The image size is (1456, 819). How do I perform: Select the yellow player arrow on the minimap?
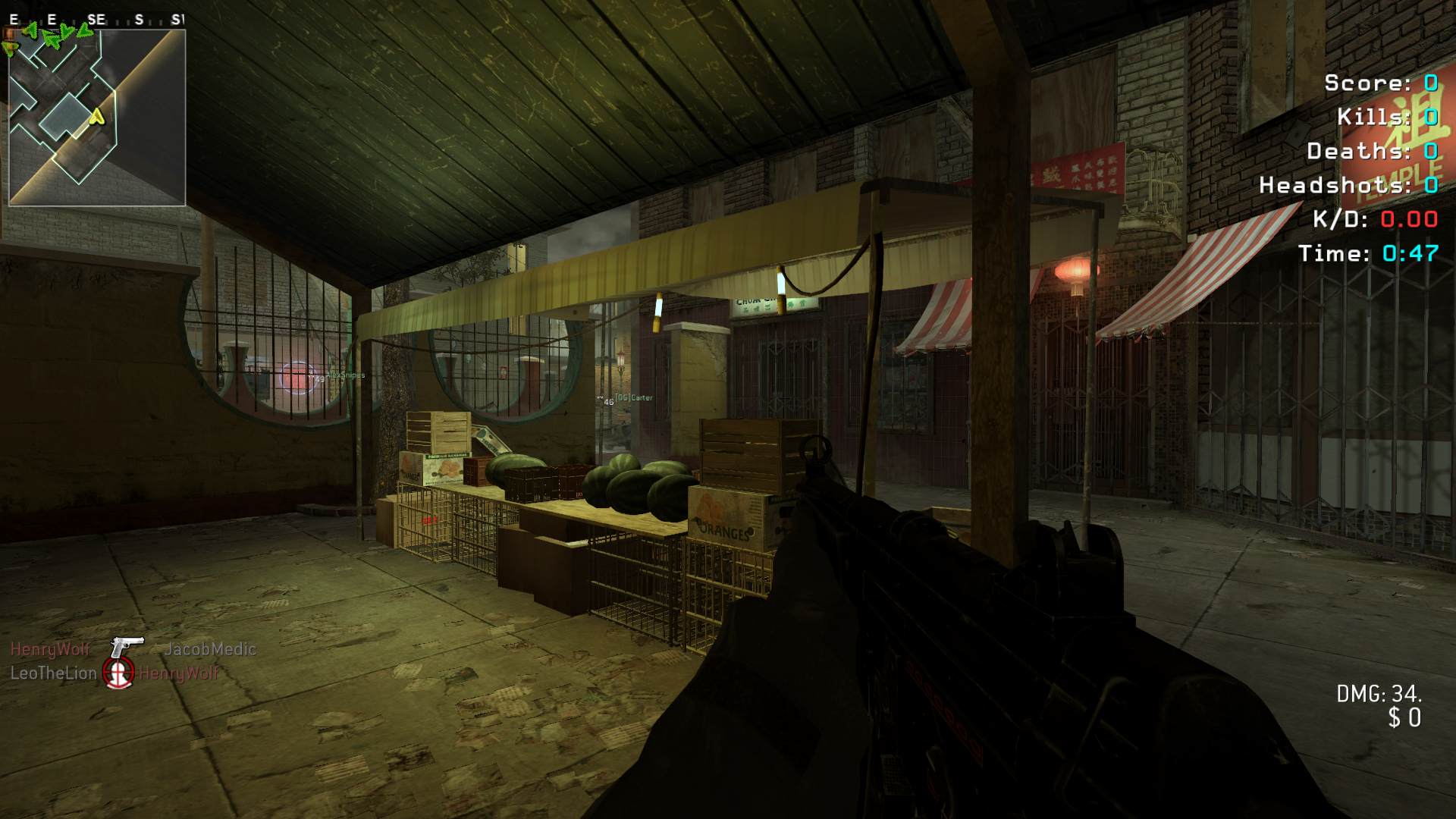pyautogui.click(x=96, y=116)
